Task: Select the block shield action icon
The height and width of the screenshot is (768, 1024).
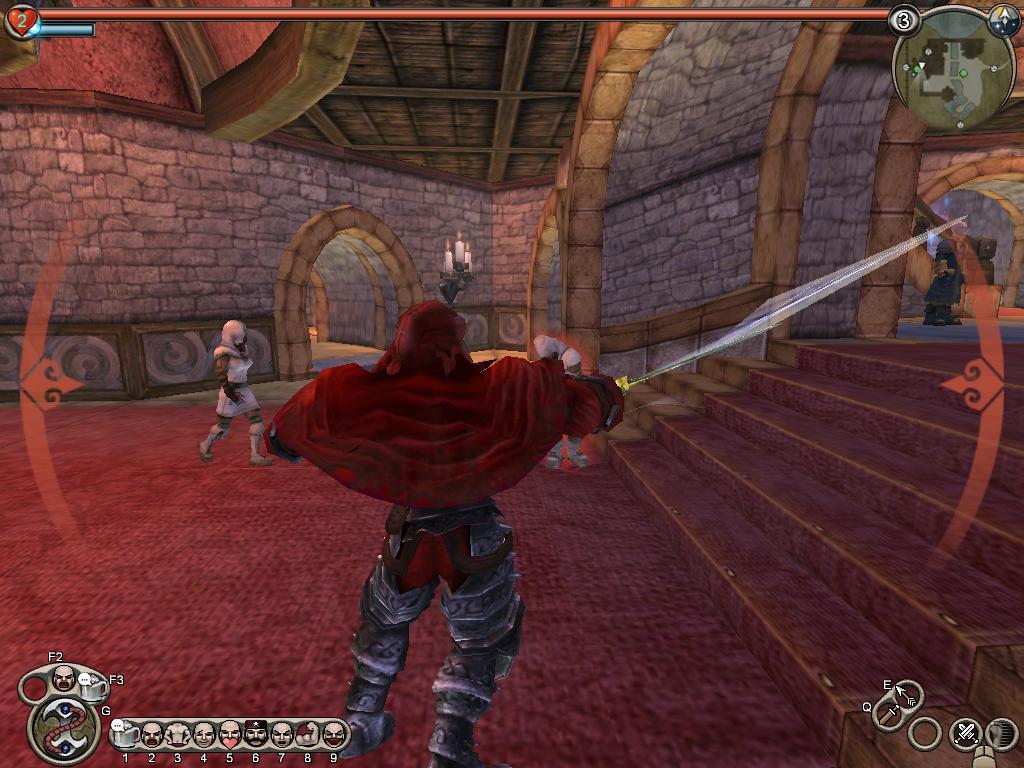Action: pos(1001,733)
